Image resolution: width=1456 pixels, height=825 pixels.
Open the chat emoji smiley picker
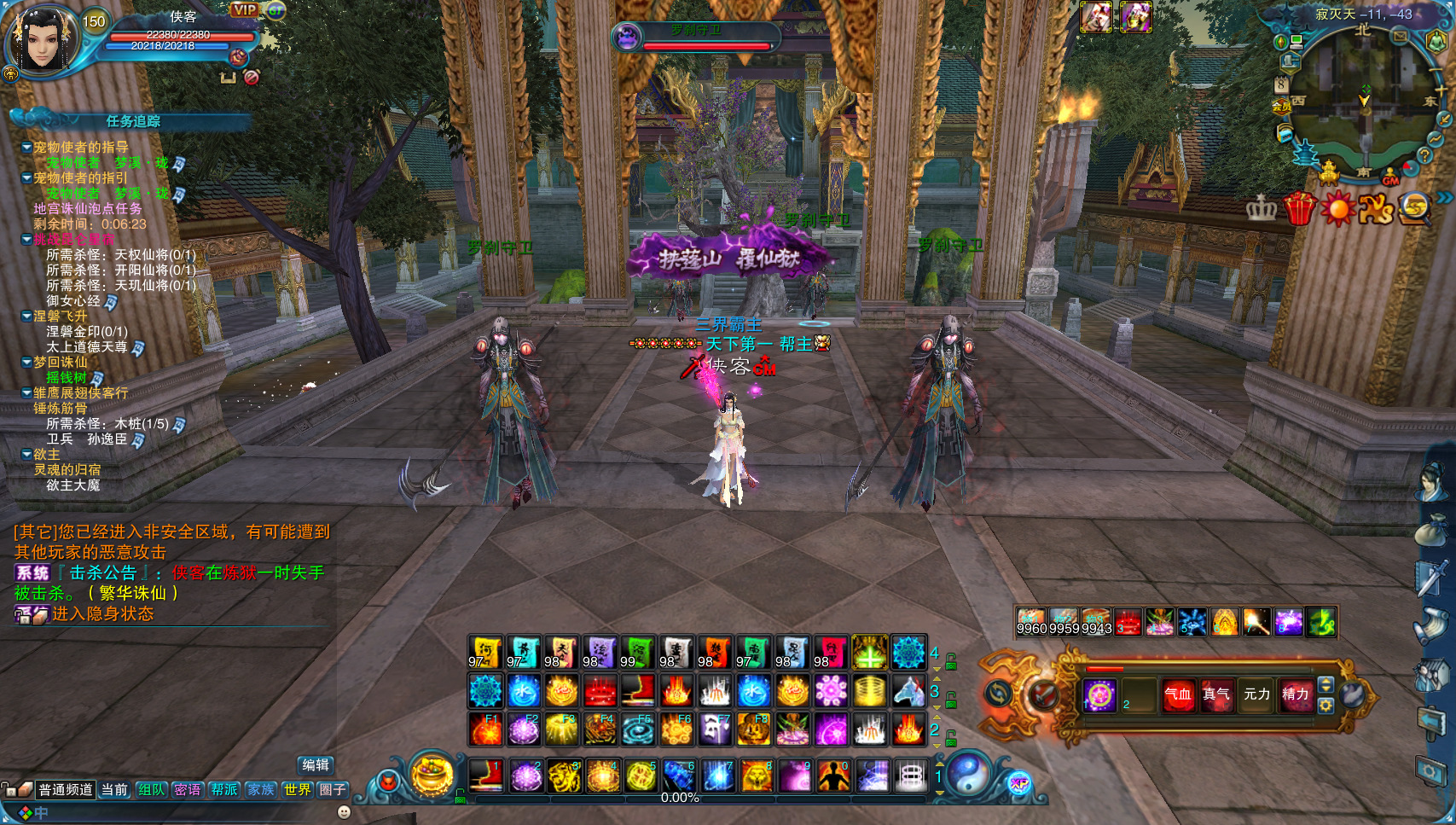point(344,812)
